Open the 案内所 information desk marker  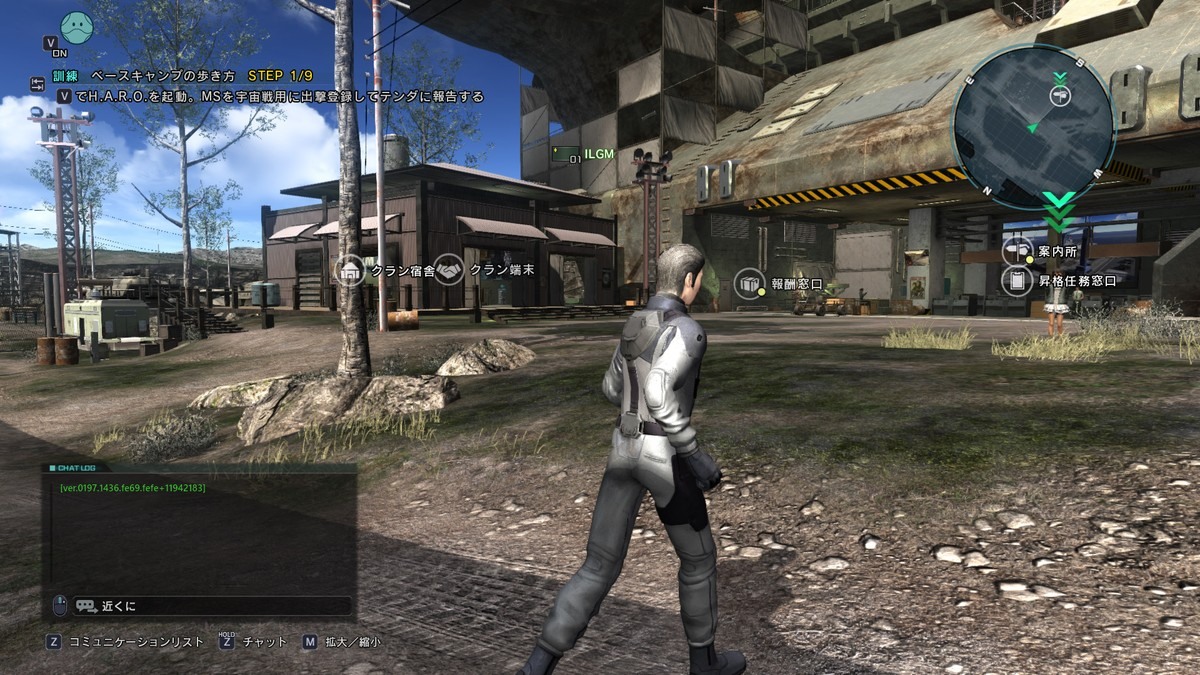coord(1016,251)
